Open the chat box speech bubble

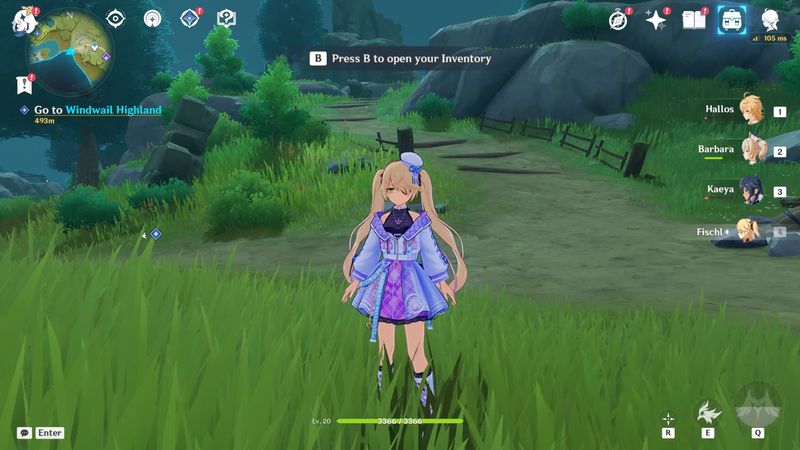pyautogui.click(x=24, y=433)
